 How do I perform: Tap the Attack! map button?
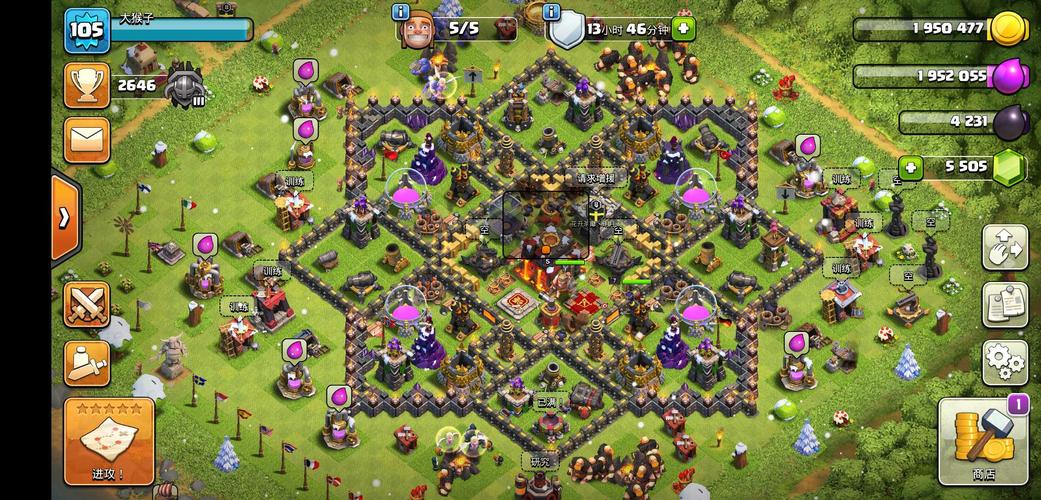(x=109, y=440)
